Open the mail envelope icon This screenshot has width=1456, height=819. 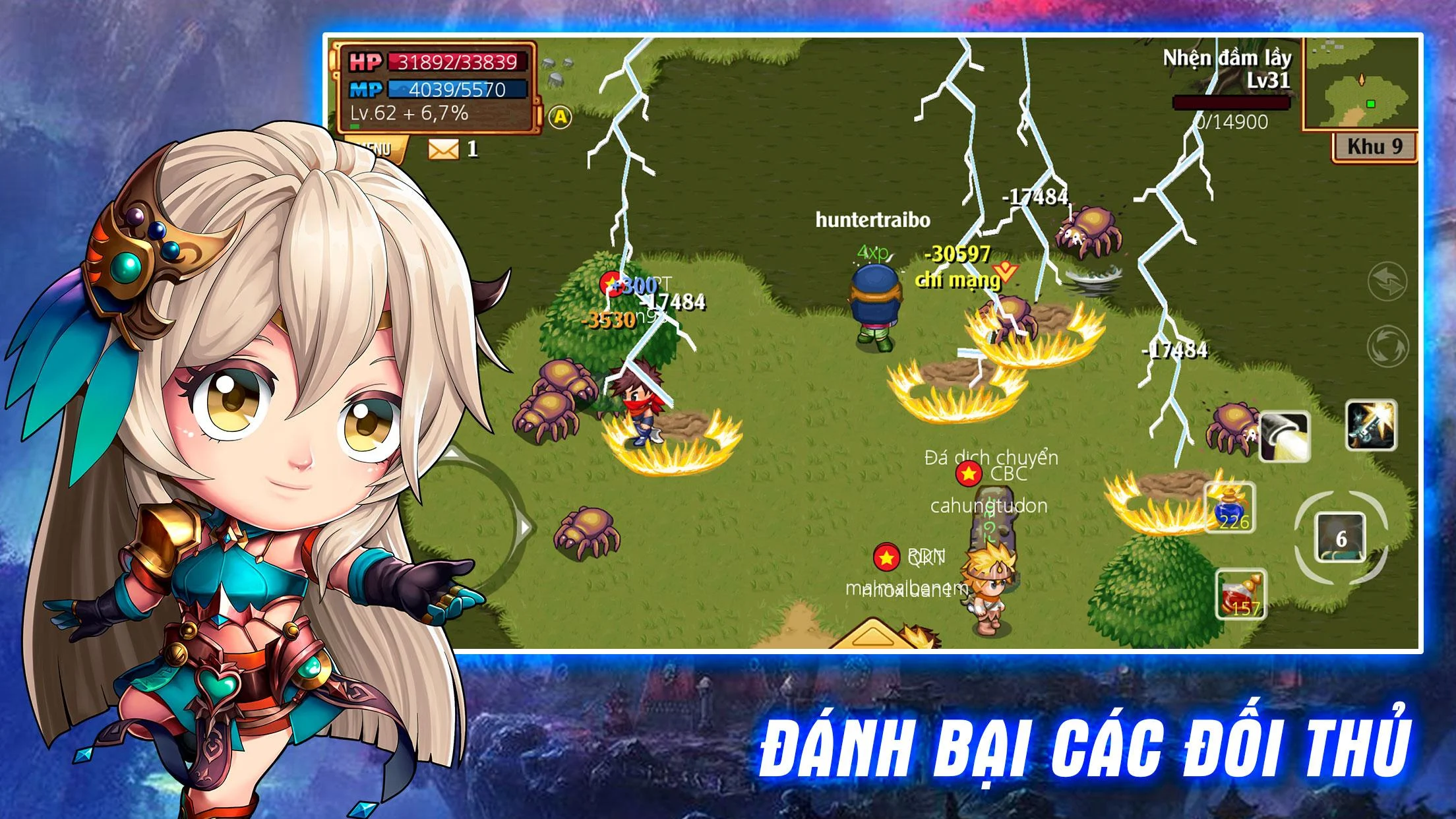pyautogui.click(x=443, y=149)
